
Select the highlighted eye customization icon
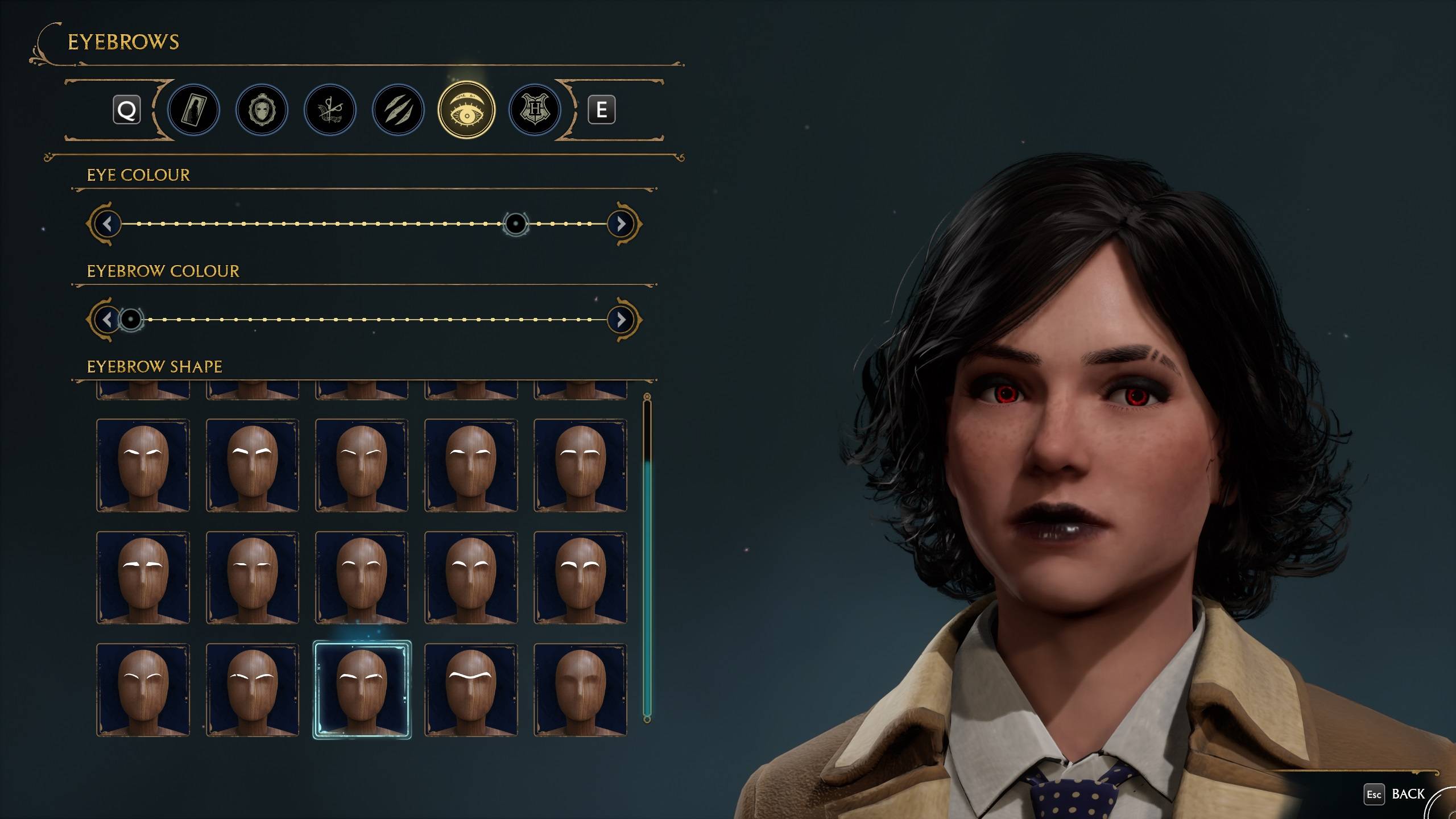(x=466, y=110)
